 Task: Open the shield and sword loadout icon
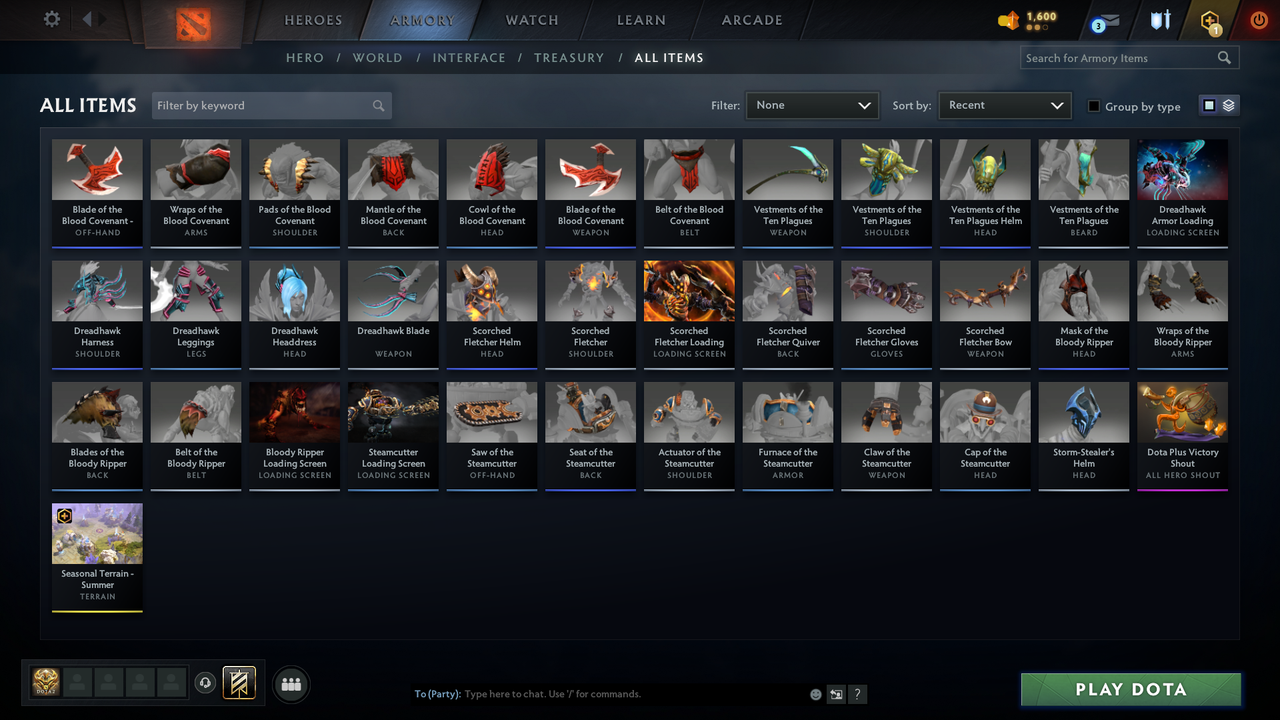tap(1161, 19)
